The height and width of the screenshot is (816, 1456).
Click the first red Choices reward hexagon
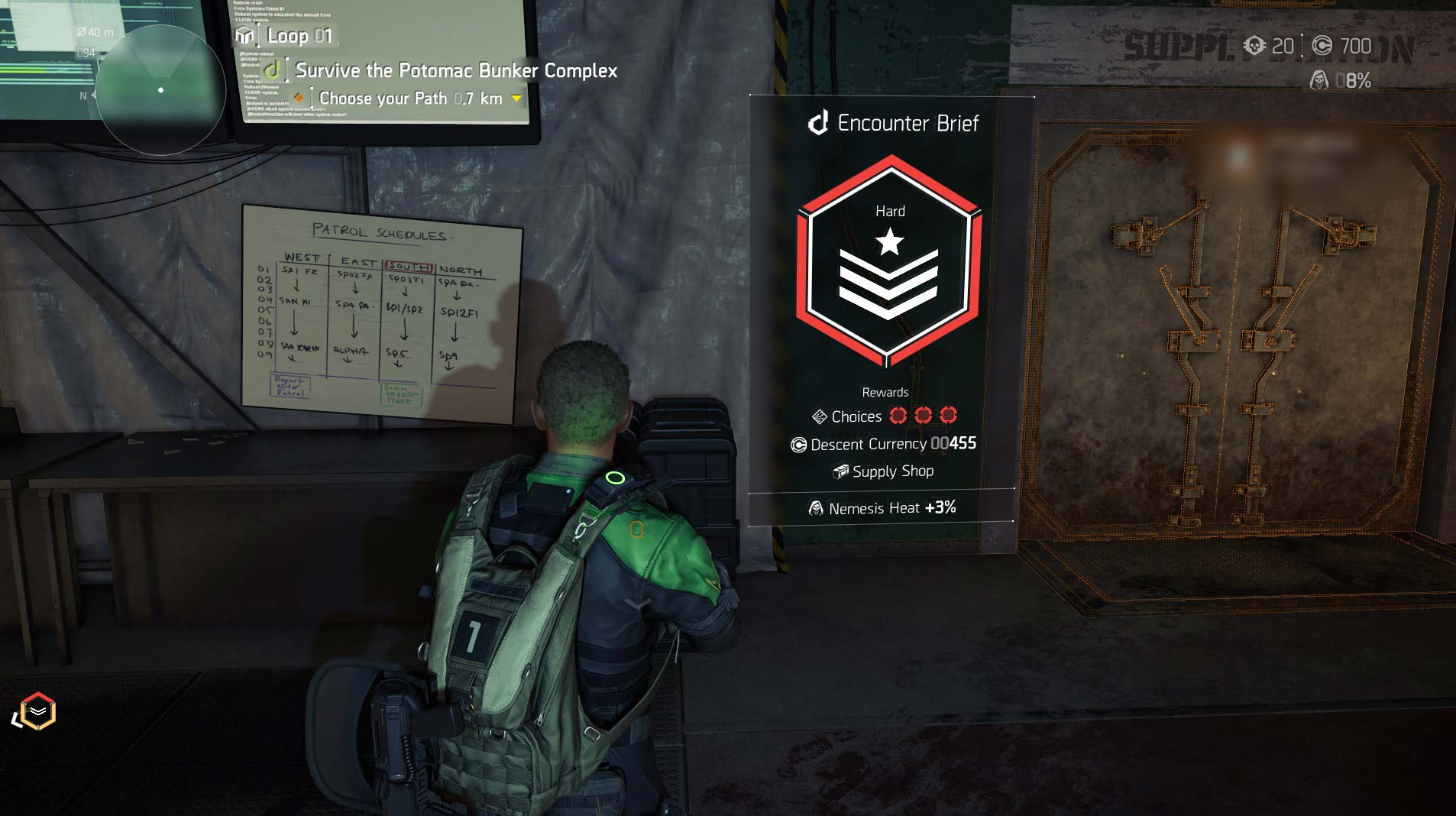pos(898,416)
